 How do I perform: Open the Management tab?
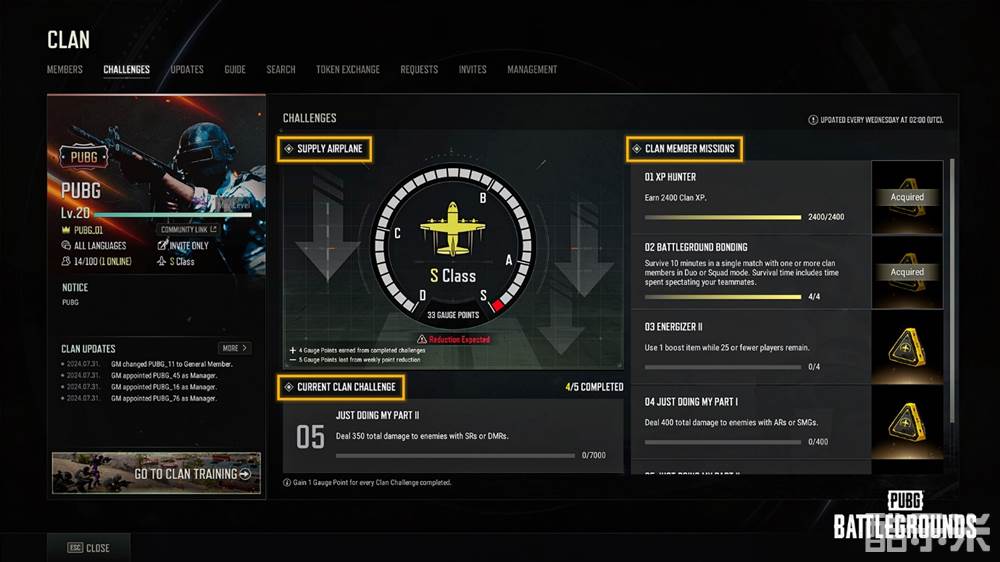pyautogui.click(x=532, y=70)
